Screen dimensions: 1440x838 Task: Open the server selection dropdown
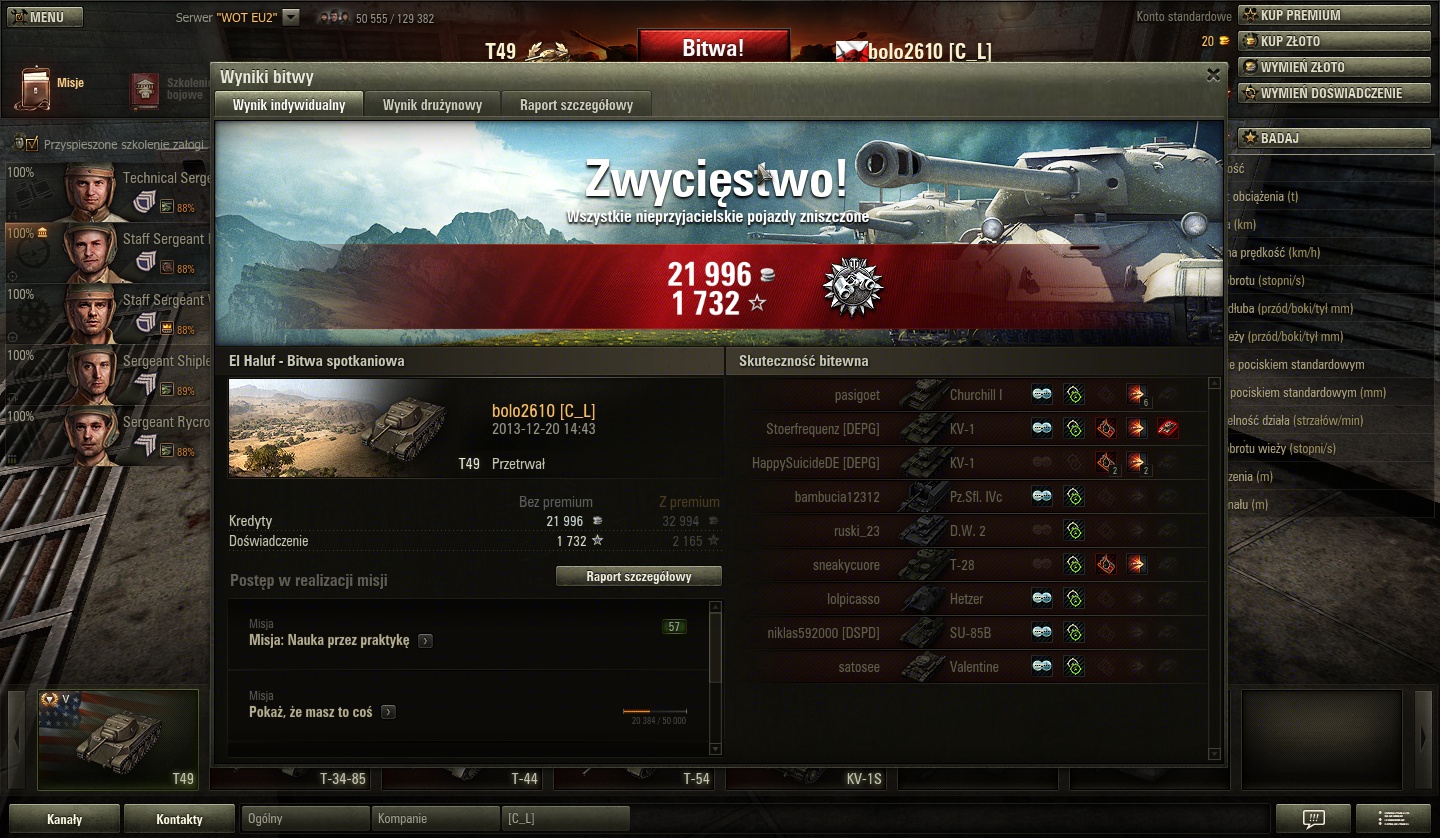pos(291,17)
